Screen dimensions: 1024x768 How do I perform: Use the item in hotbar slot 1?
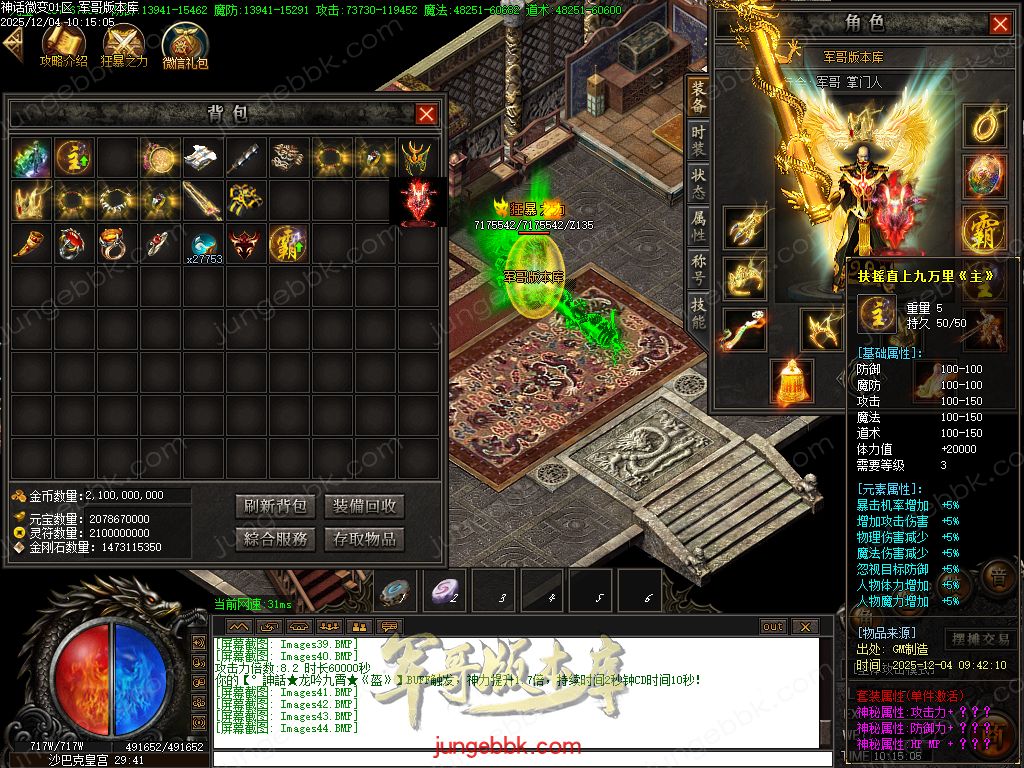coord(397,592)
